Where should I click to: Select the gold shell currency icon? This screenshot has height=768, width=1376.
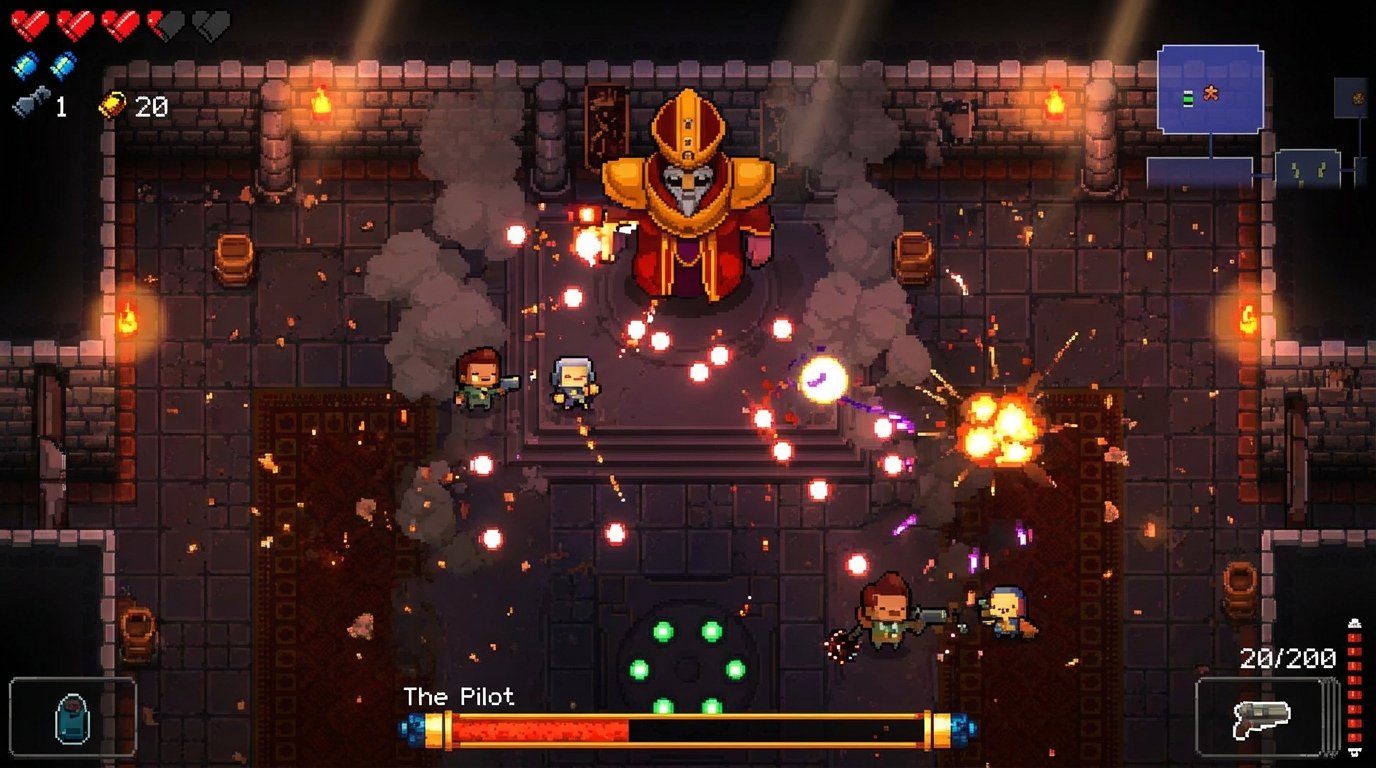[114, 104]
